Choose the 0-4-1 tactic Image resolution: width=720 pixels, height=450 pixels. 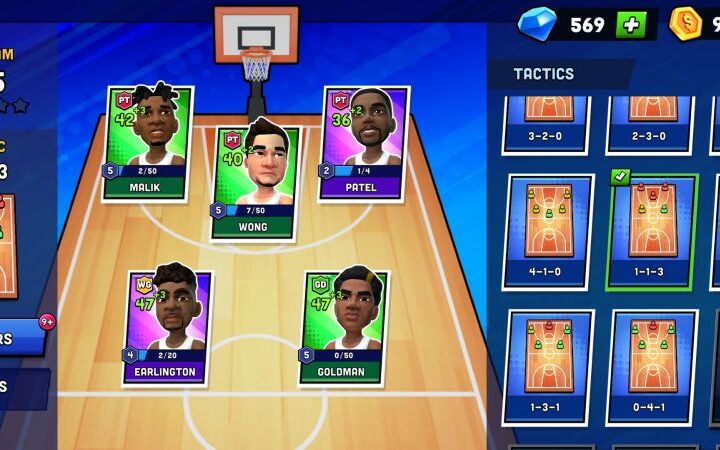[652, 365]
